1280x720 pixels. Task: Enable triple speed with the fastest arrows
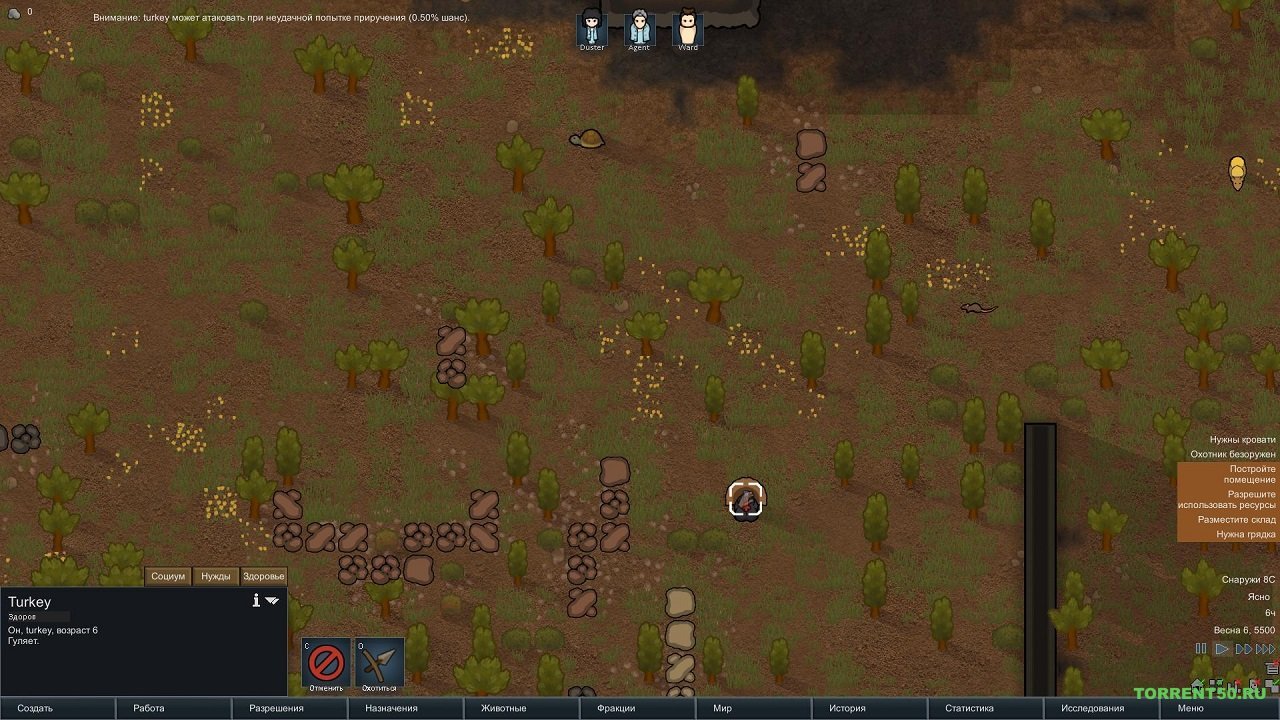[x=1264, y=648]
